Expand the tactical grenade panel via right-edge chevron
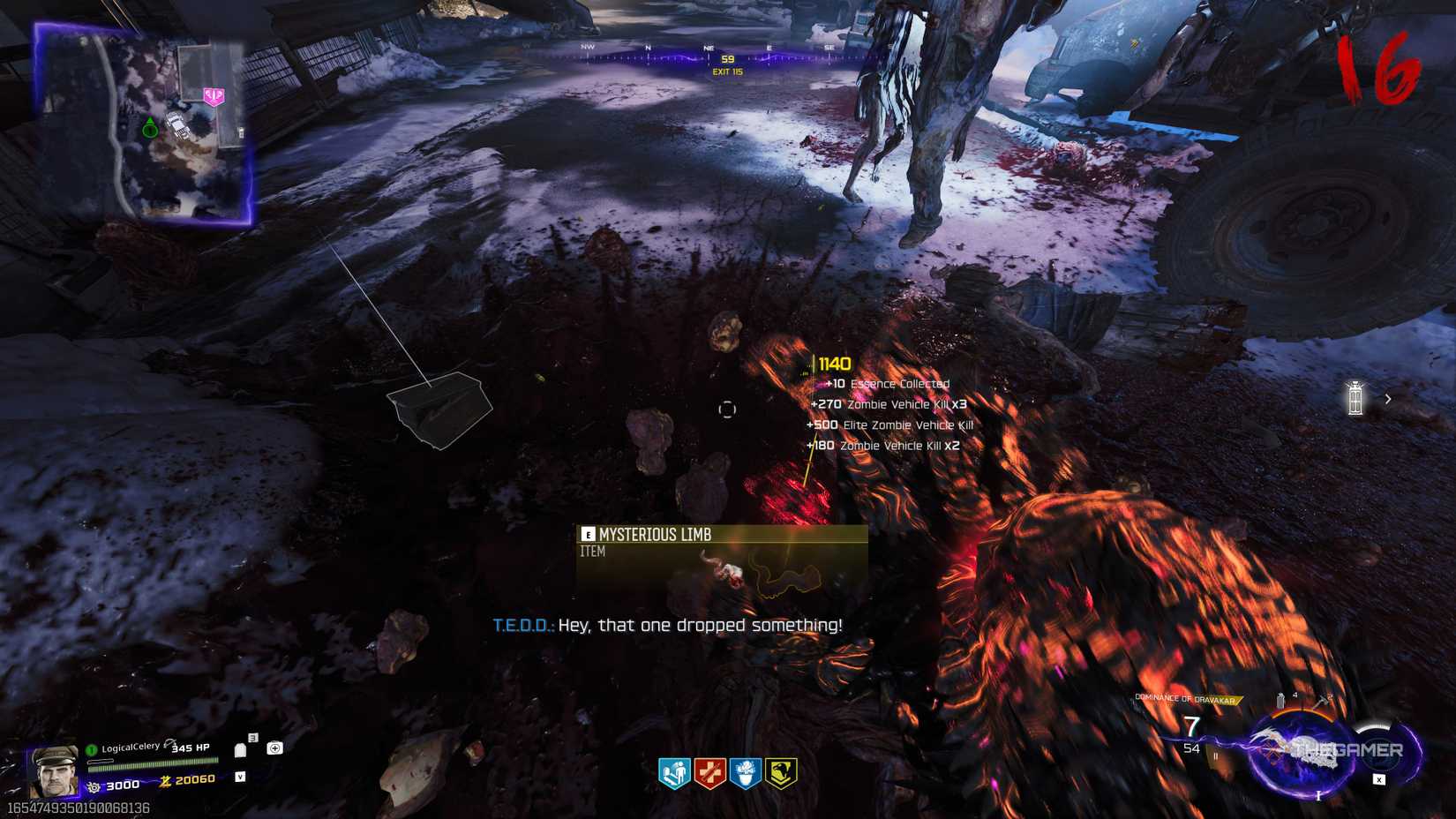This screenshot has width=1456, height=819. (x=1388, y=399)
